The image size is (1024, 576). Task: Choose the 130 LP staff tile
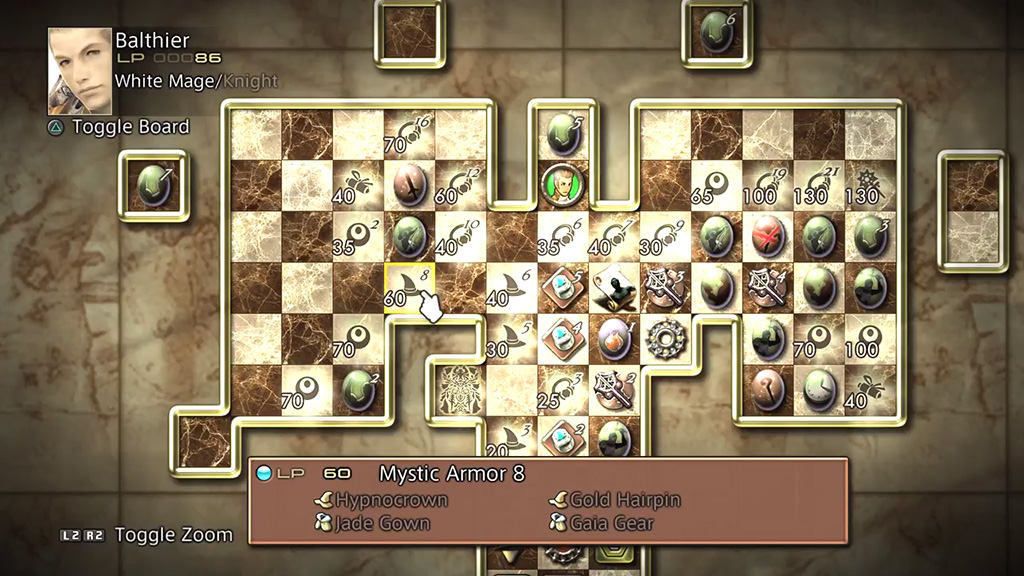pyautogui.click(x=870, y=186)
